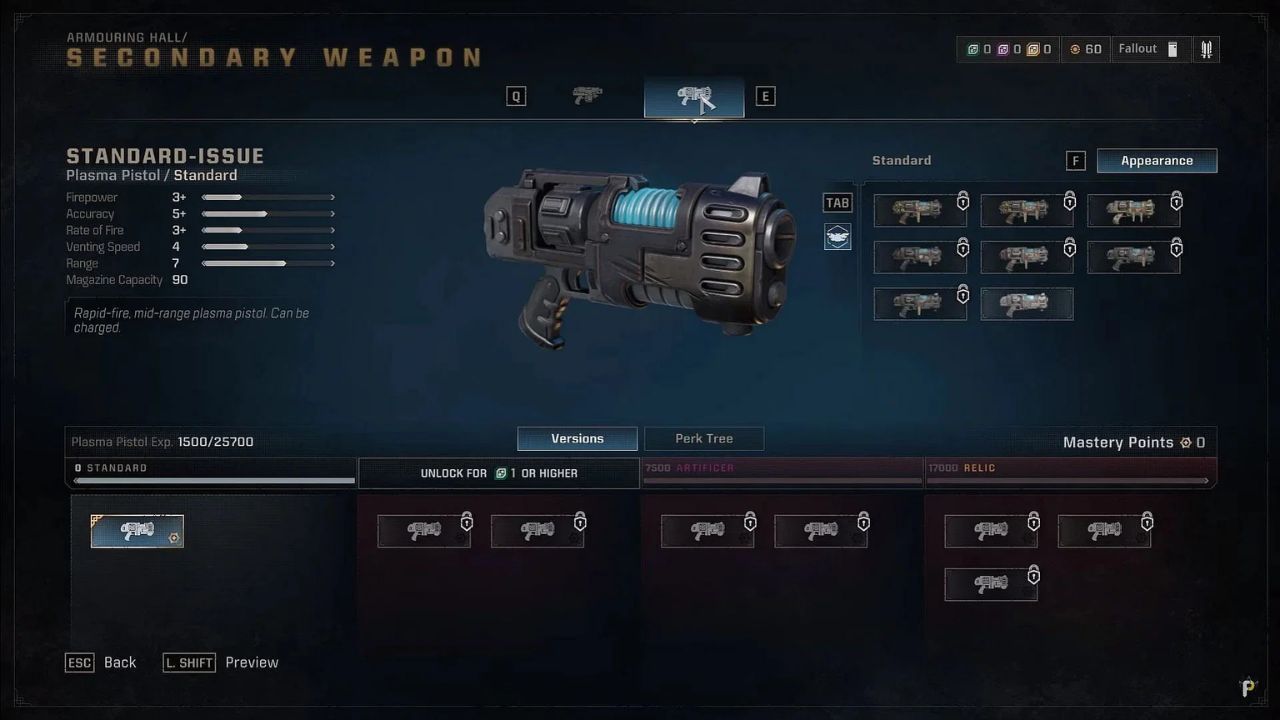Screen dimensions: 1280x720
Task: Select a locked appearance variant with shield icon
Action: pyautogui.click(x=919, y=210)
